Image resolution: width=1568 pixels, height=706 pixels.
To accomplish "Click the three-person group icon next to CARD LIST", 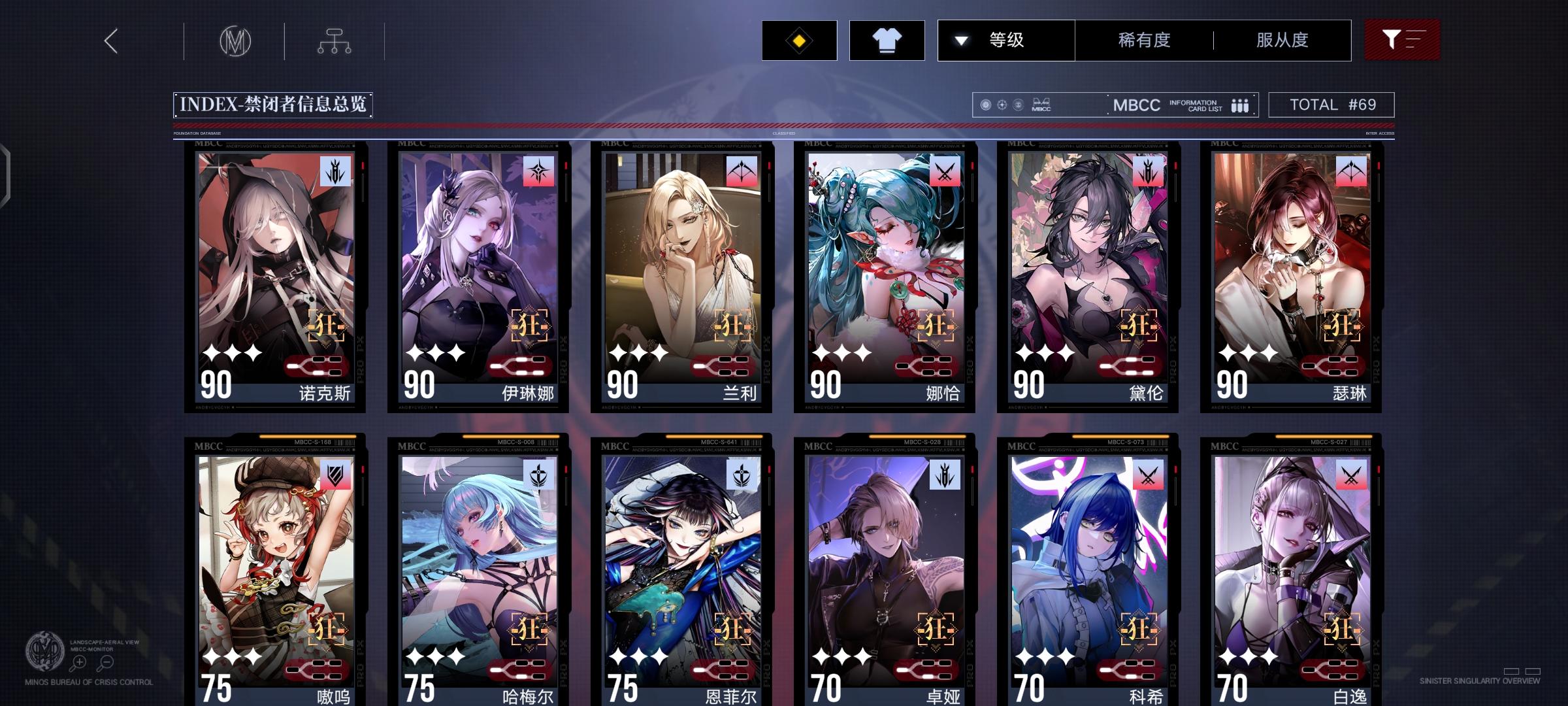I will click(x=1237, y=104).
